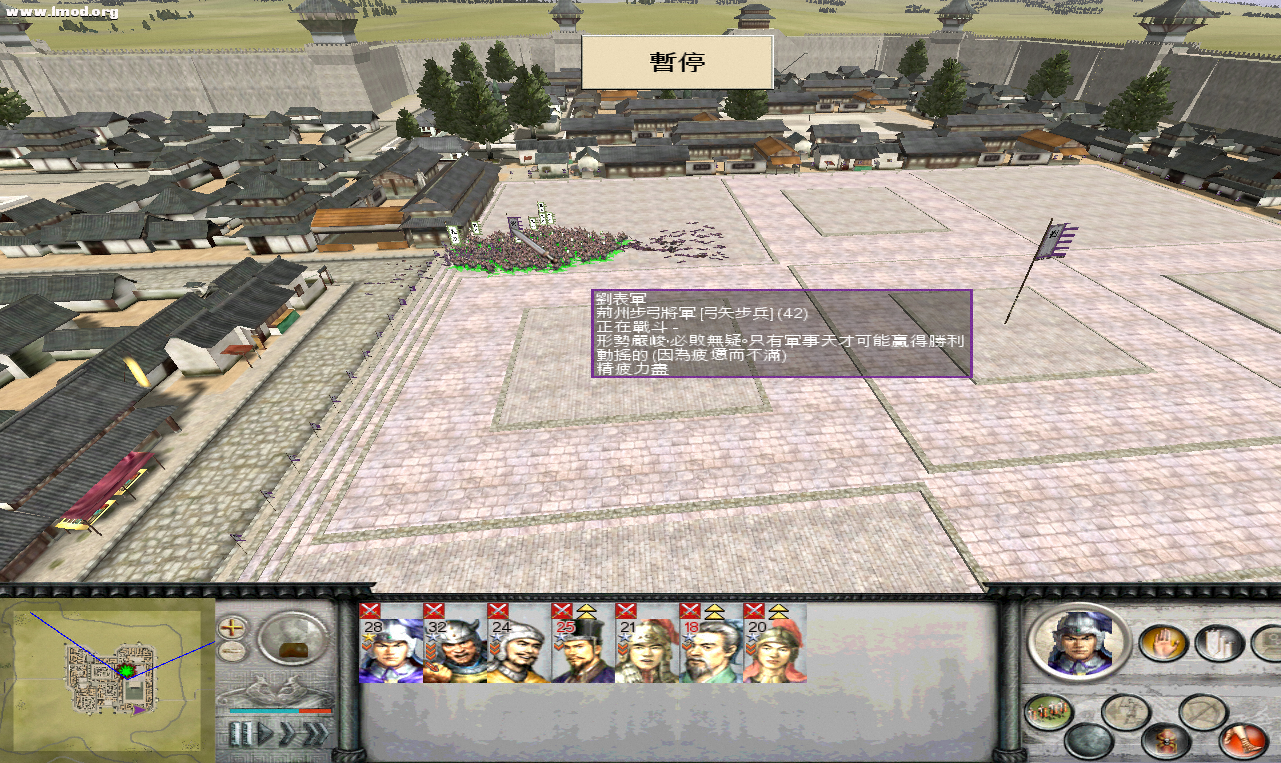
Task: Toggle unit banners display icon
Action: tap(1218, 644)
